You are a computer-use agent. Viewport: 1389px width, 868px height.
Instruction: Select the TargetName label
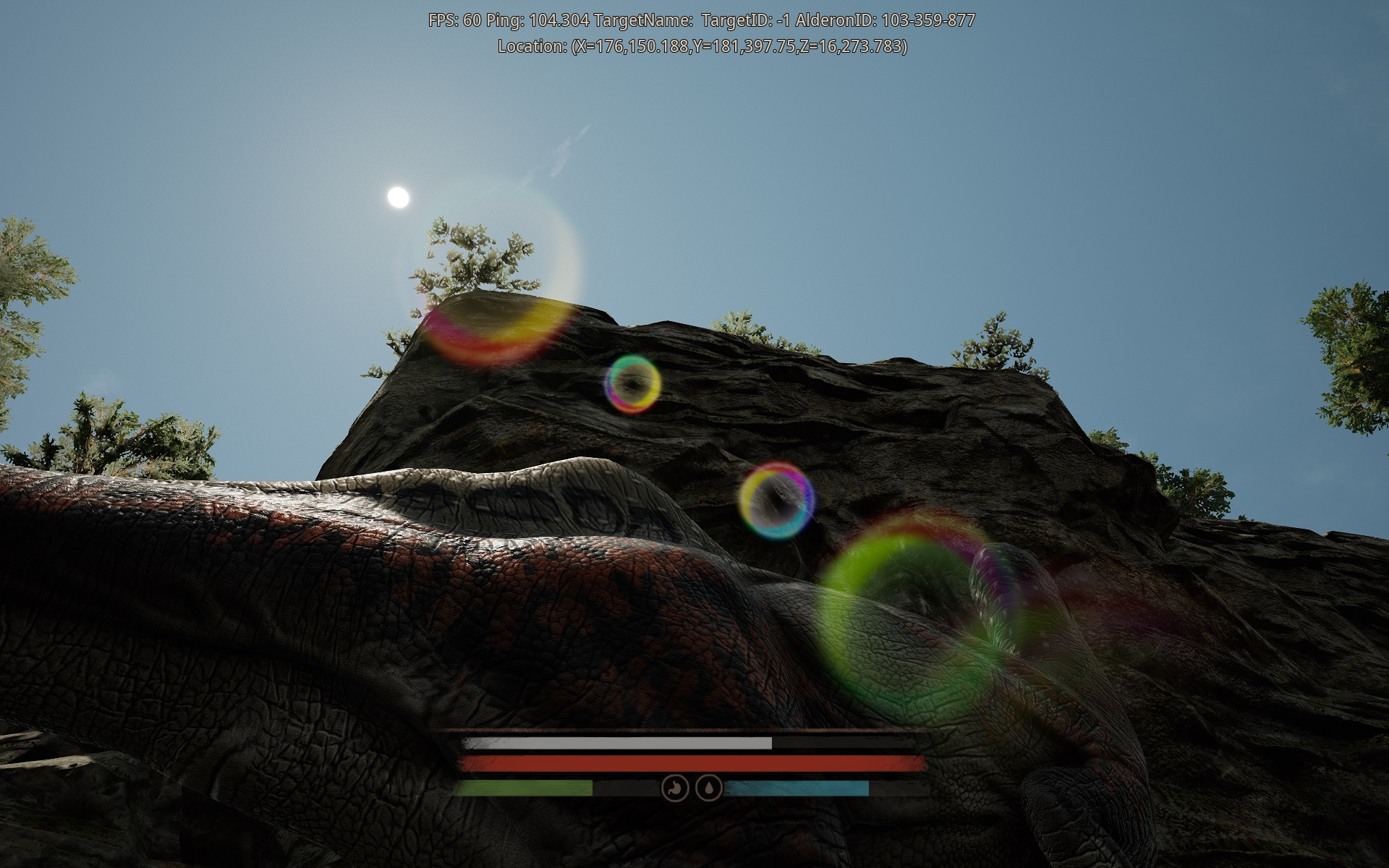coord(645,20)
